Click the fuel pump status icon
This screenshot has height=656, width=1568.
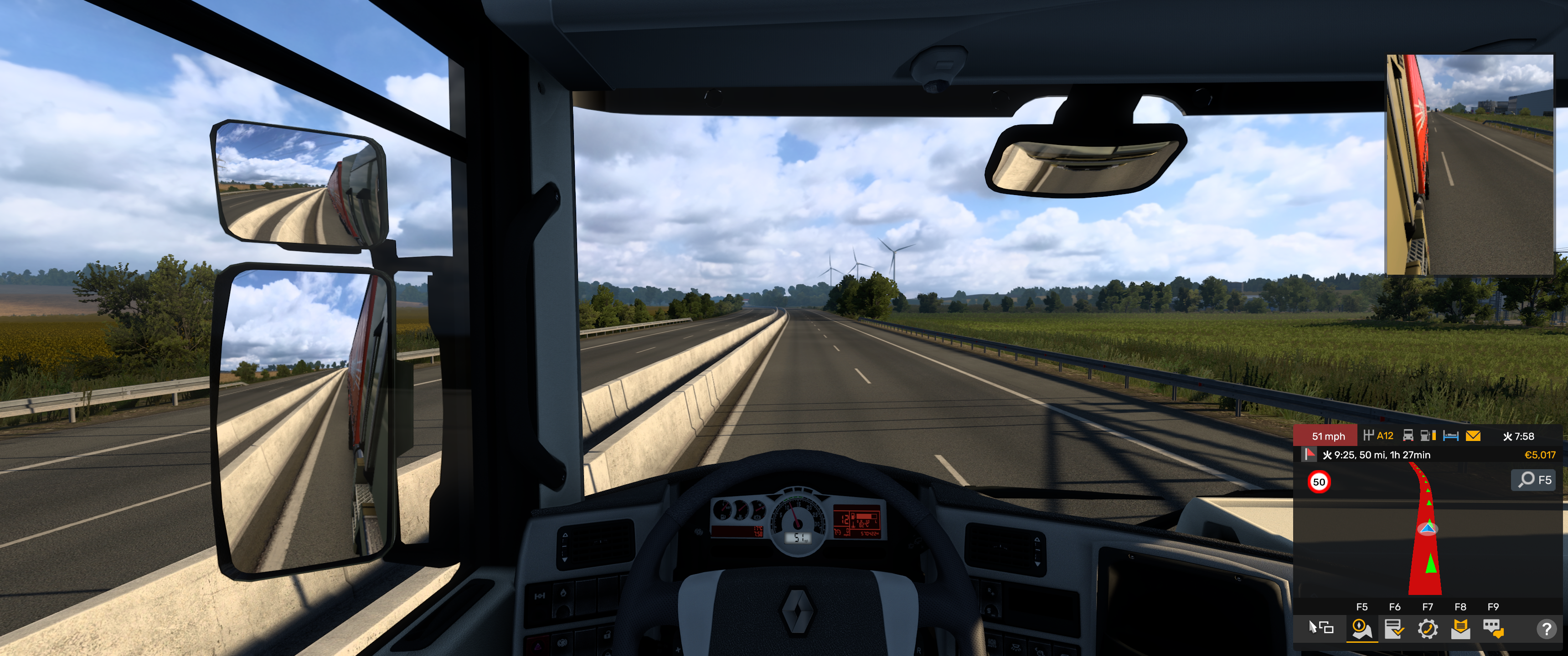1428,436
